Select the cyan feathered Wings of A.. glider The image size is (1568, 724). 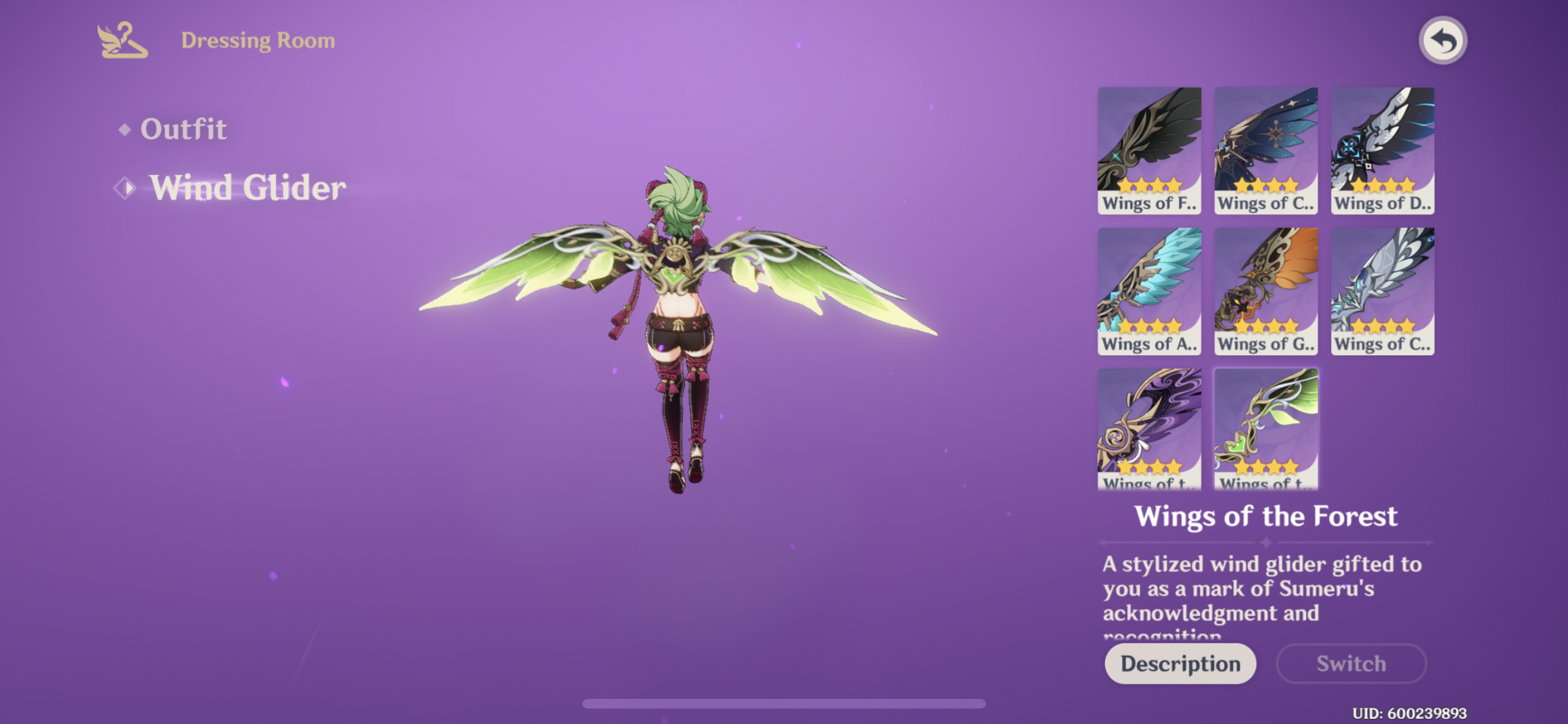1150,291
